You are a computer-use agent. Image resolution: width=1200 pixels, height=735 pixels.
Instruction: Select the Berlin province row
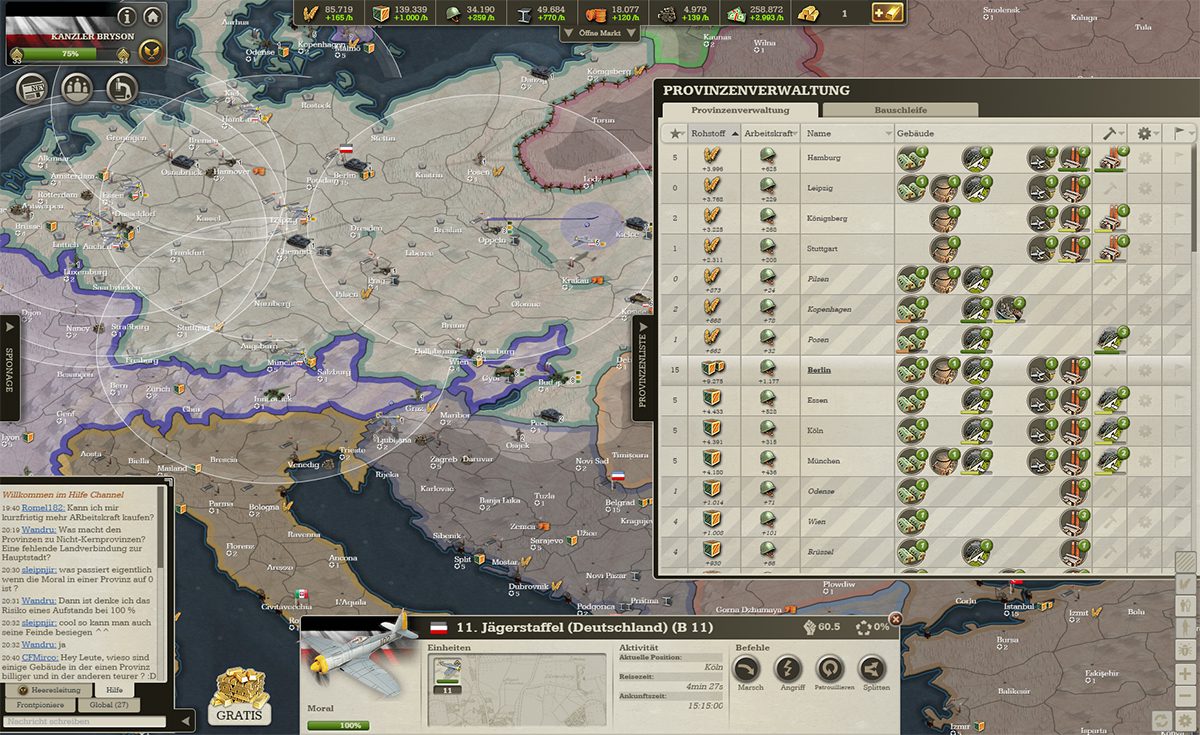pos(819,370)
